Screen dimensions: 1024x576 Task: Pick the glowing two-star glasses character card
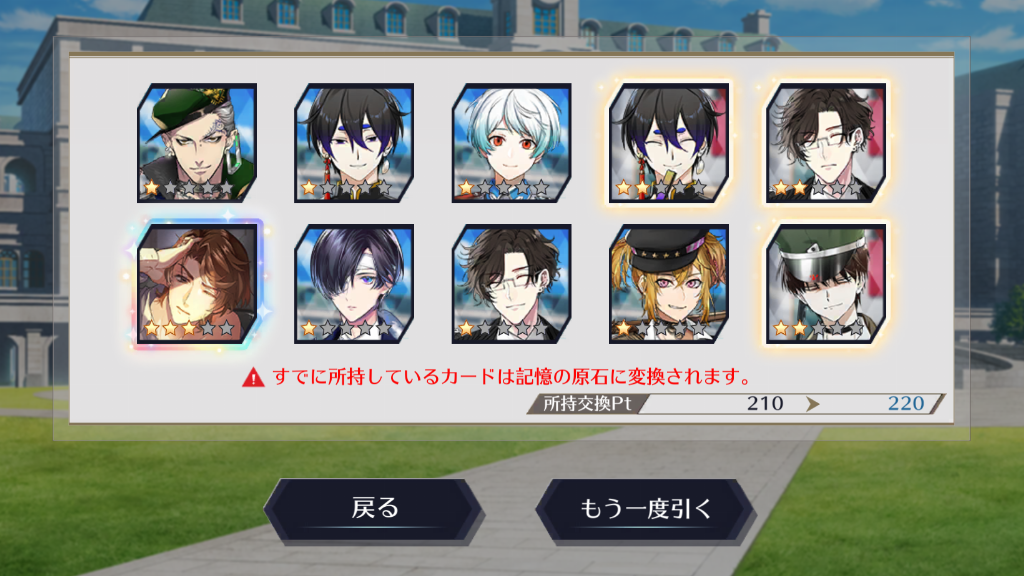click(826, 143)
